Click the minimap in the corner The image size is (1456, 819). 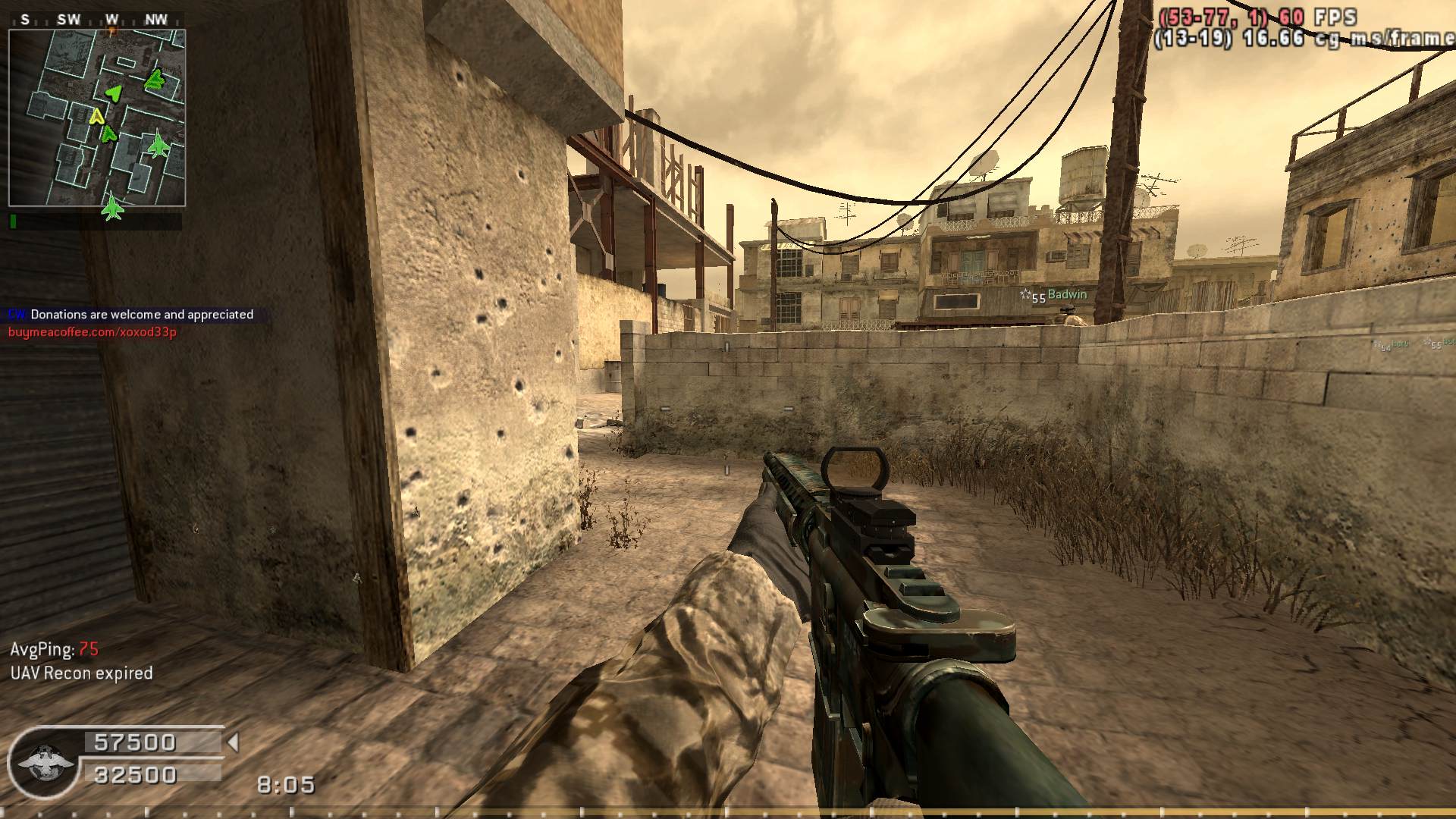click(97, 118)
